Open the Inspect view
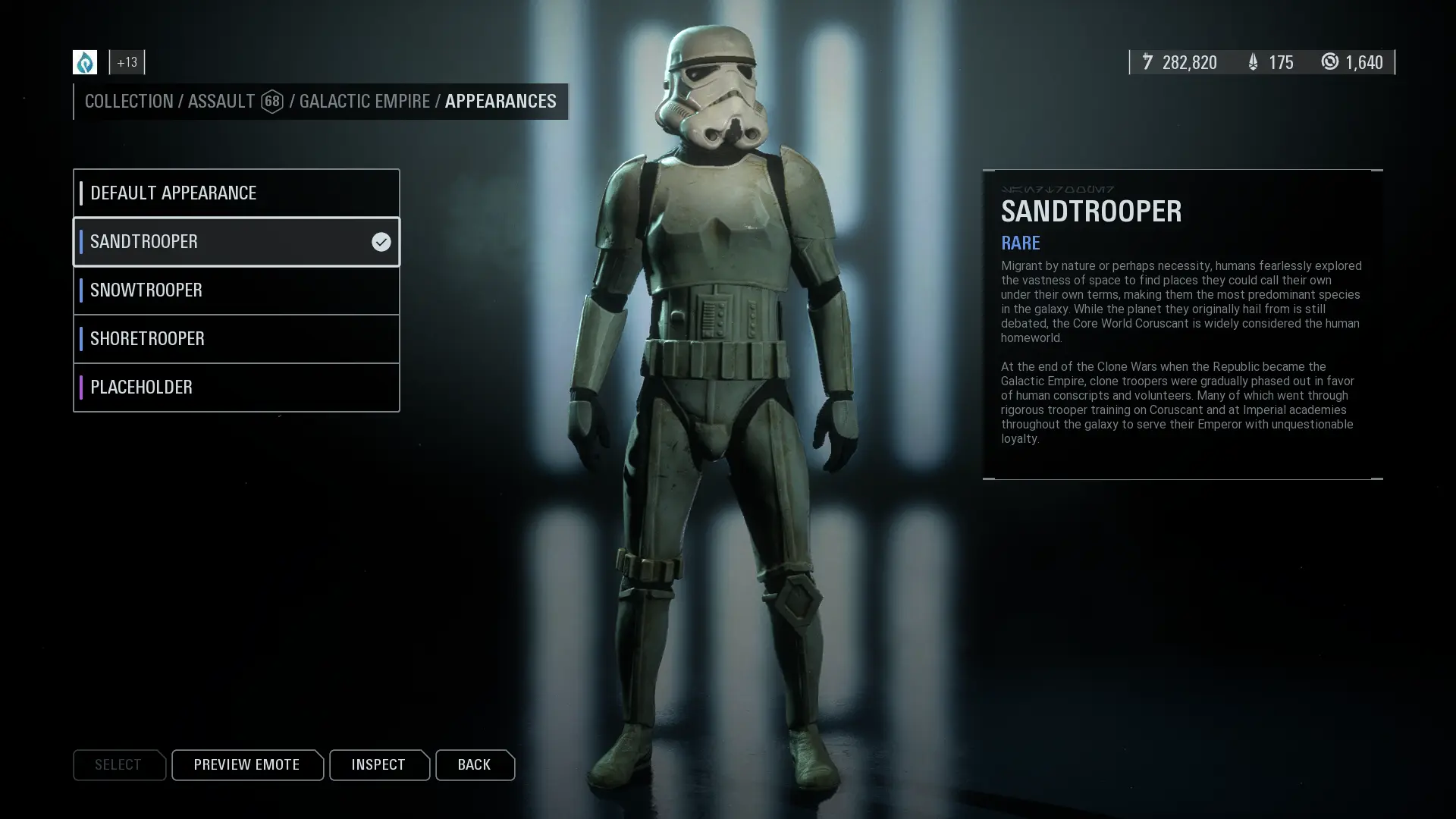 coord(378,764)
